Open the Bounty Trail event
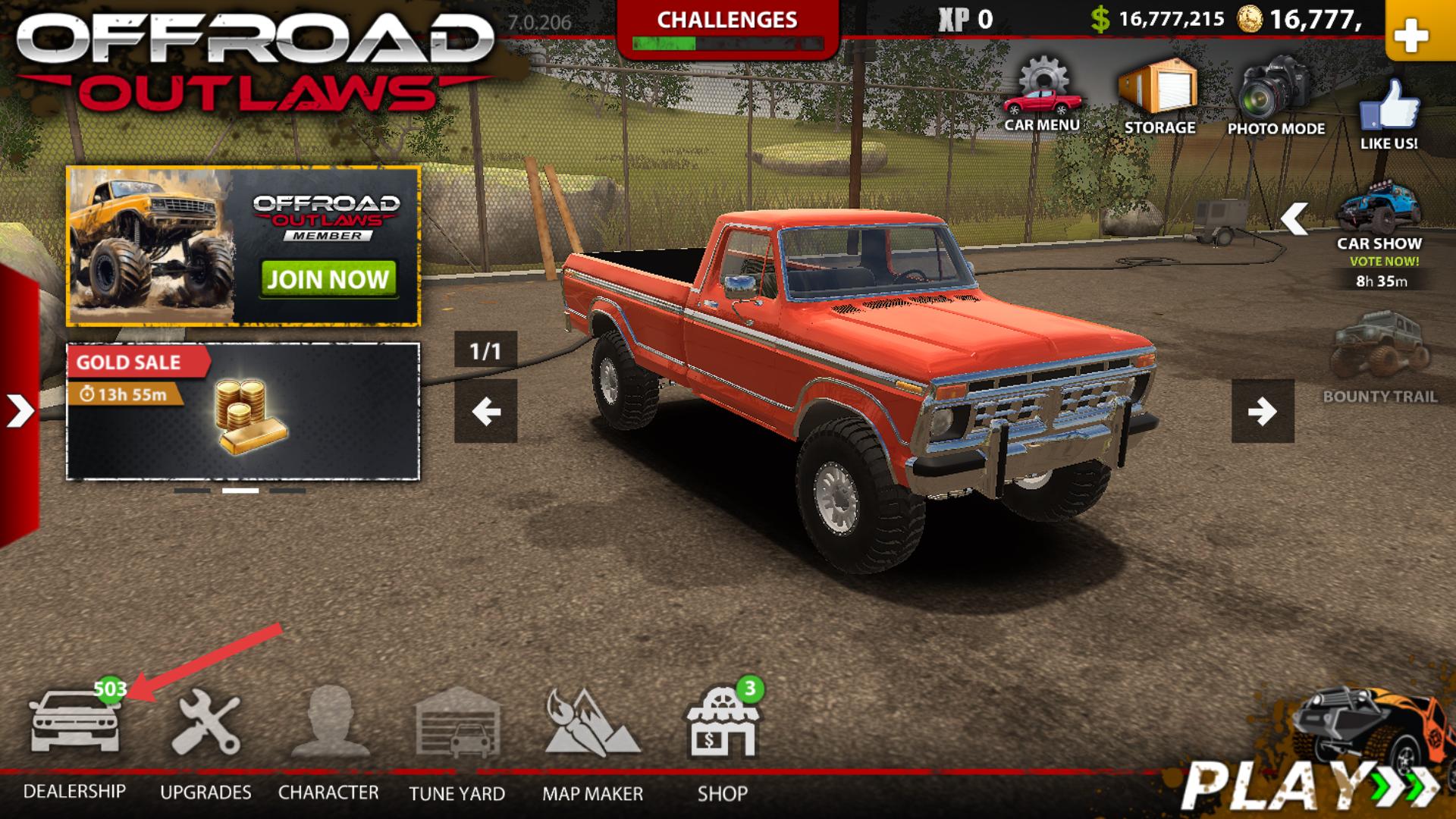Viewport: 1456px width, 819px height. pos(1379,355)
